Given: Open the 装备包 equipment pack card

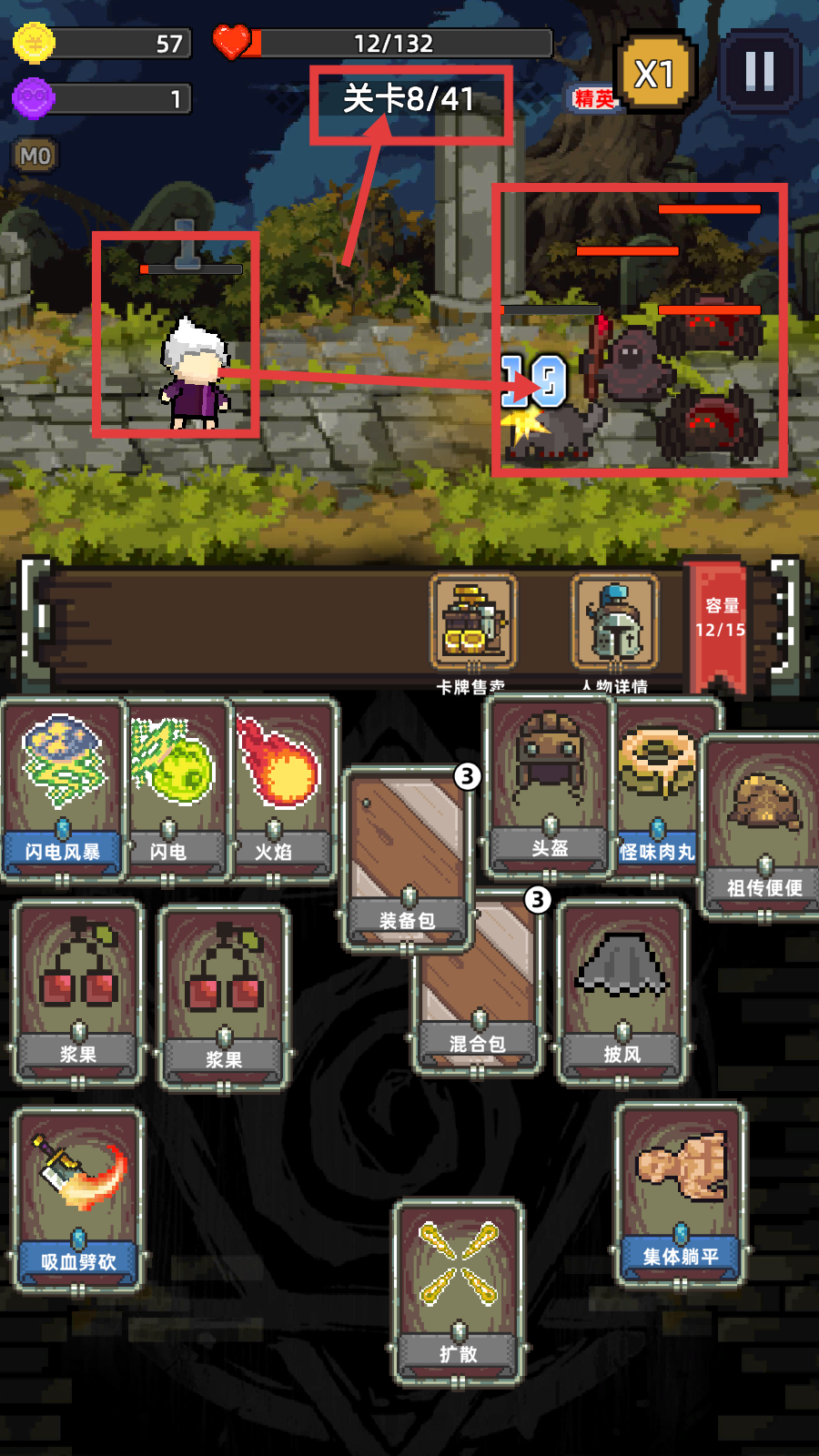Looking at the screenshot, I should (407, 856).
